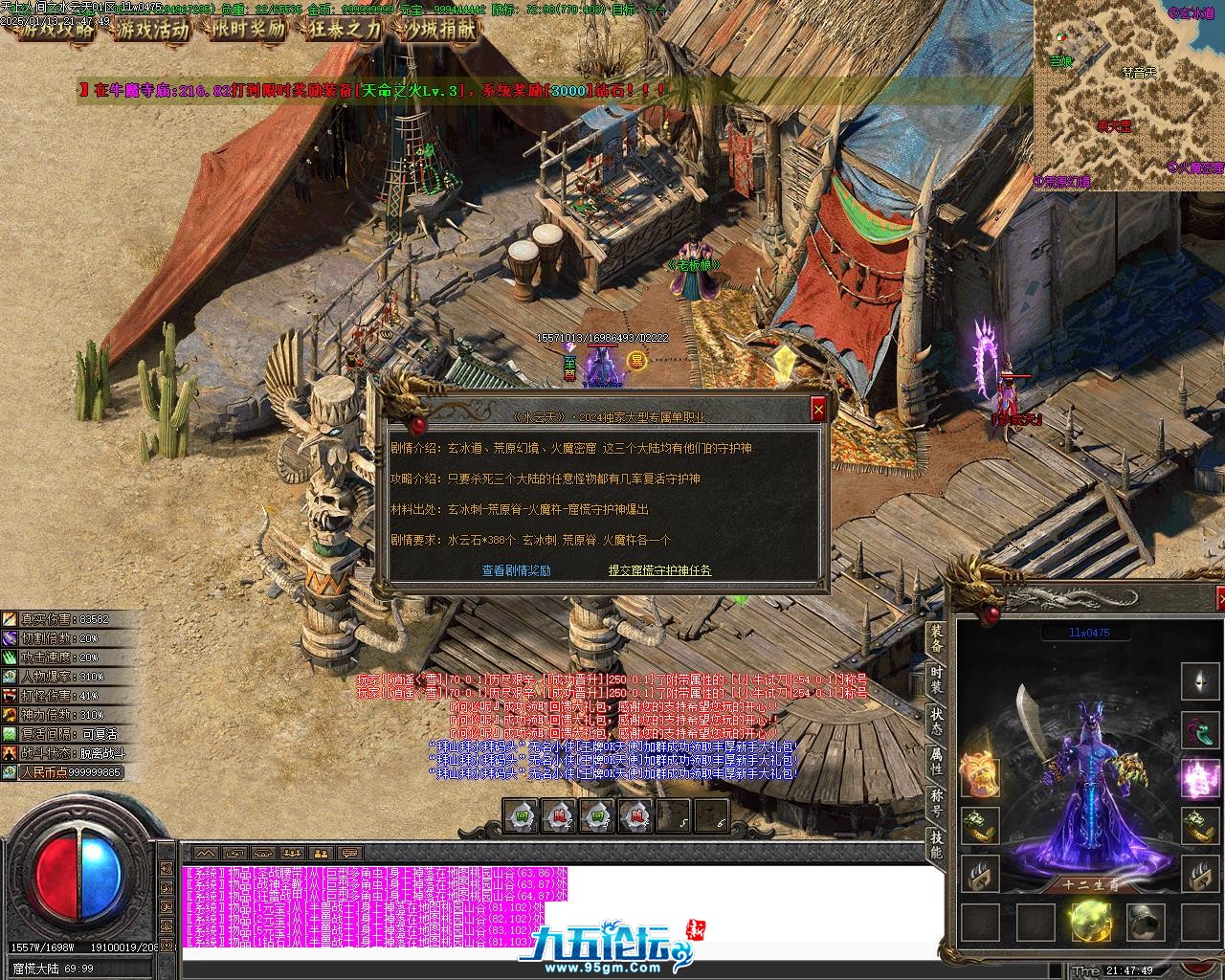This screenshot has width=1225, height=980.
Task: Select the glowing purple equipment slot
Action: (x=1200, y=777)
